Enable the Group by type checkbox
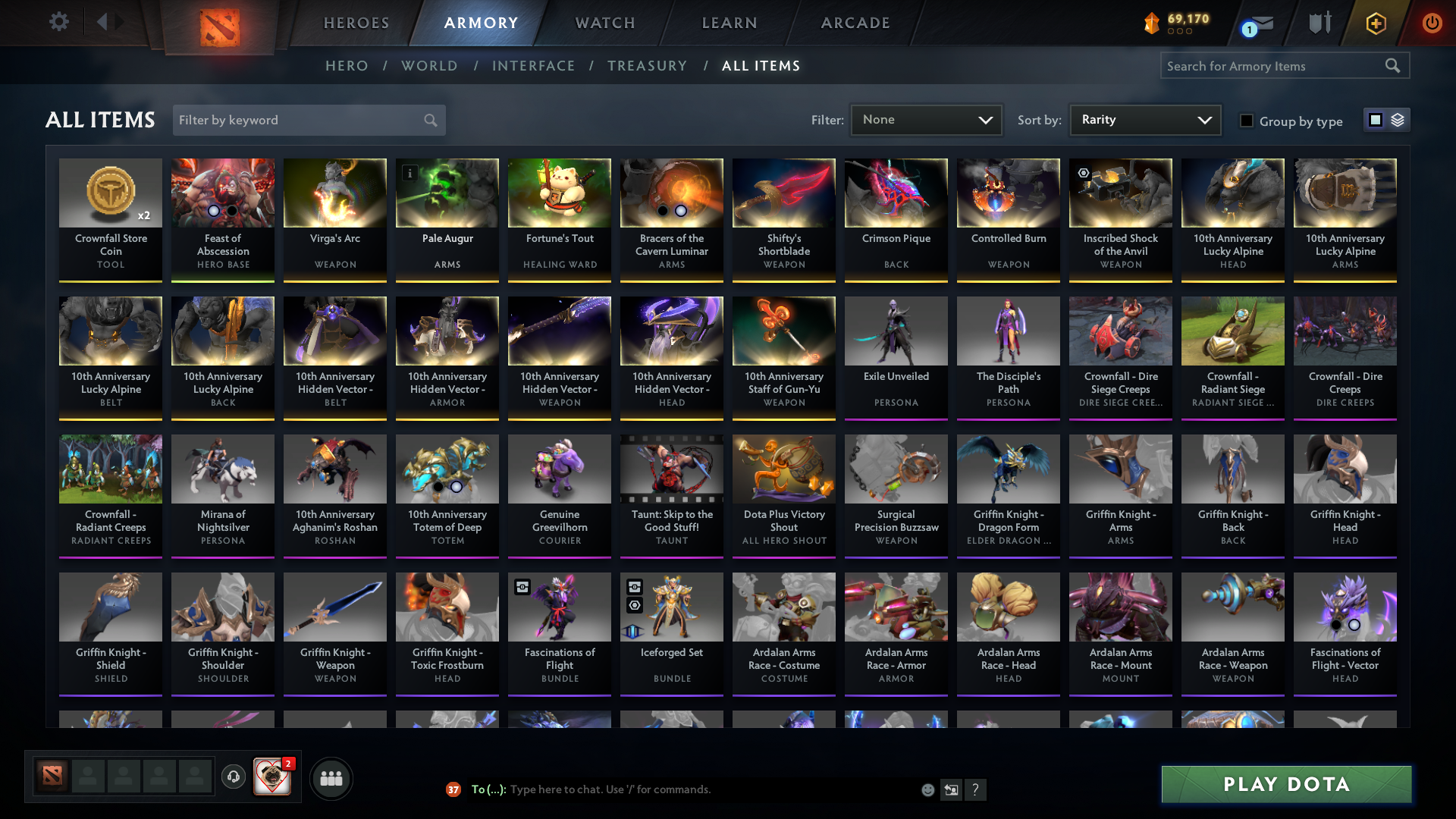This screenshot has width=1456, height=819. coord(1247,121)
